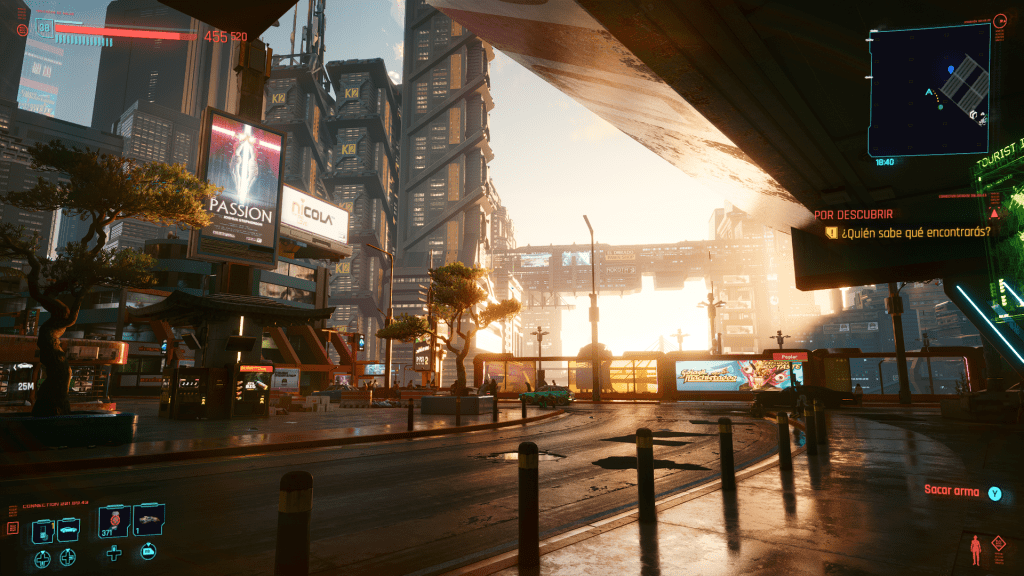Choose the cyan car vehicle slot
Image resolution: width=1024 pixels, height=576 pixels.
coord(68,530)
